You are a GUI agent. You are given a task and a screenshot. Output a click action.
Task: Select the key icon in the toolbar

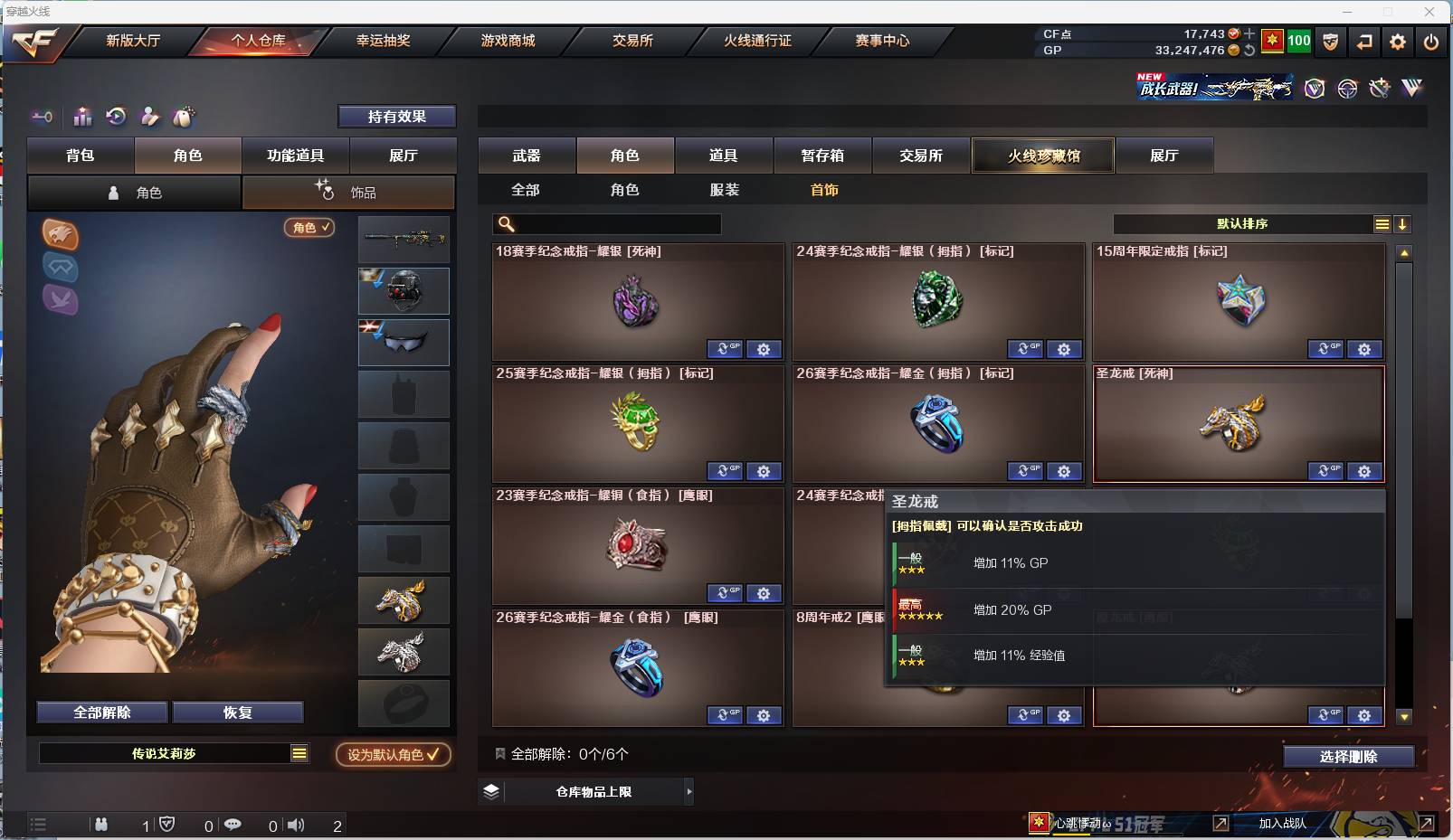pos(42,117)
